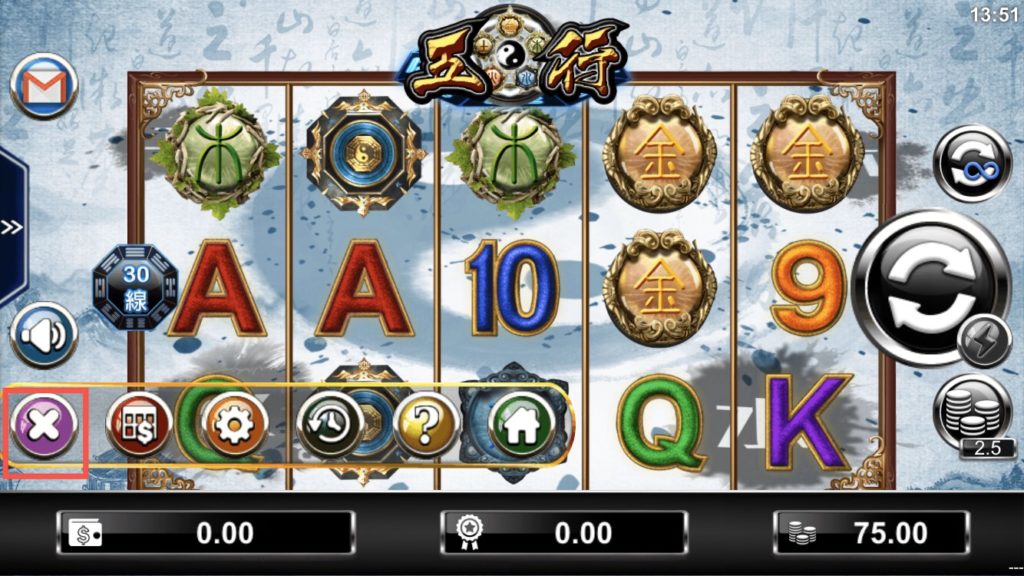1024x576 pixels.
Task: Open the mail envelope icon
Action: click(x=44, y=85)
